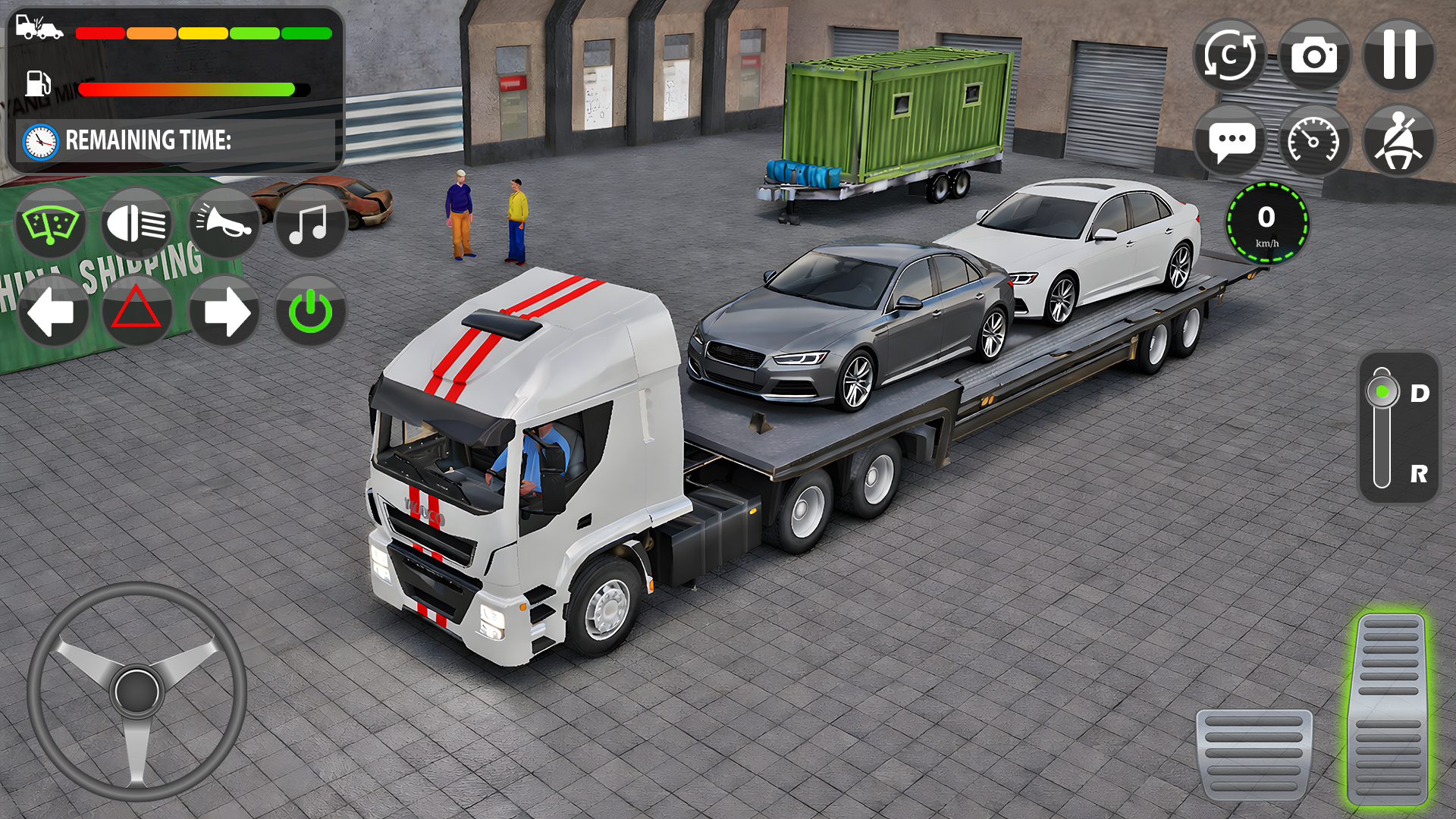Turn on the headlights
Image resolution: width=1456 pixels, height=819 pixels.
pyautogui.click(x=137, y=223)
